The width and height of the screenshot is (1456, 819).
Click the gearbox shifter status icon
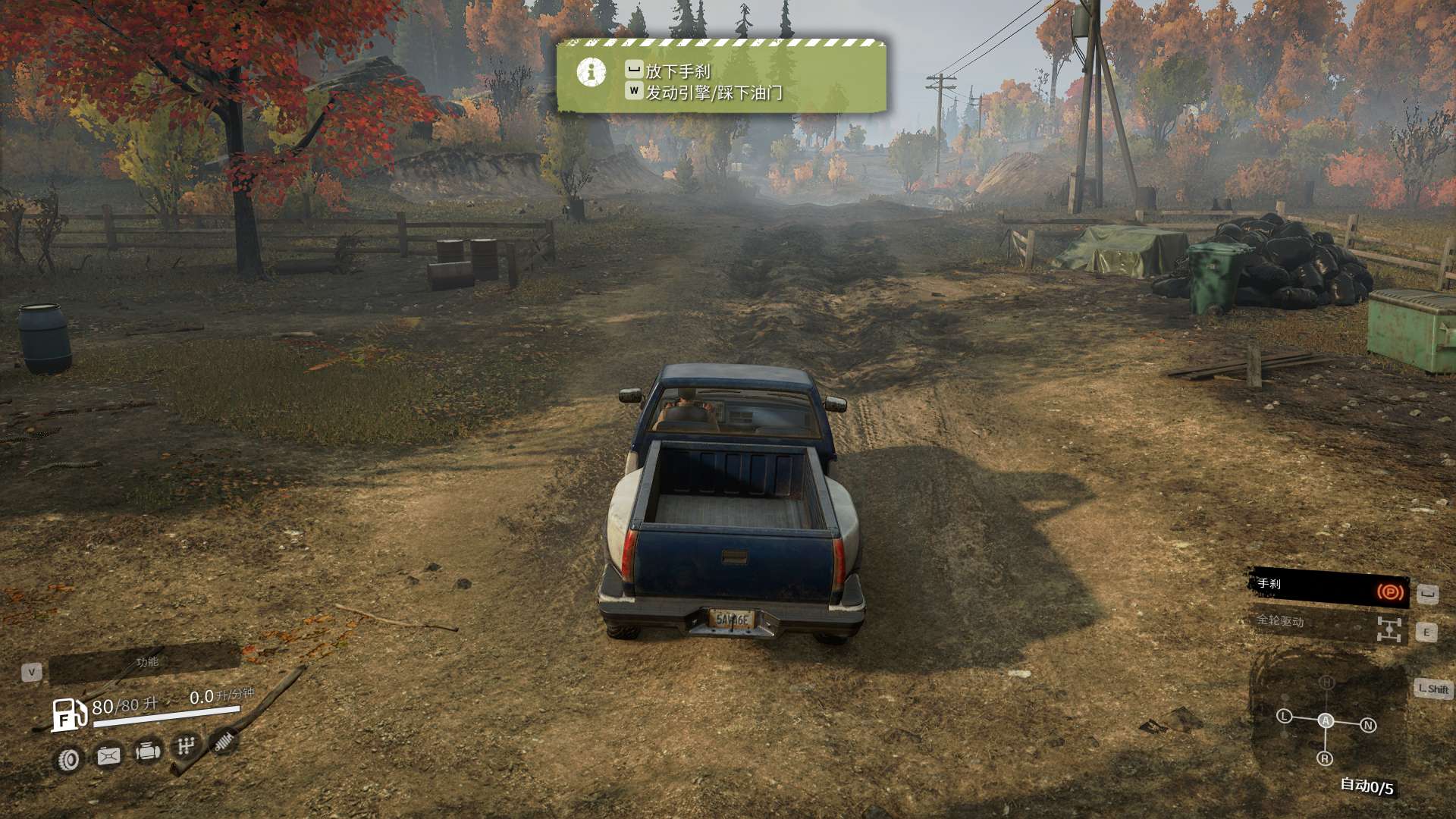coord(186,747)
